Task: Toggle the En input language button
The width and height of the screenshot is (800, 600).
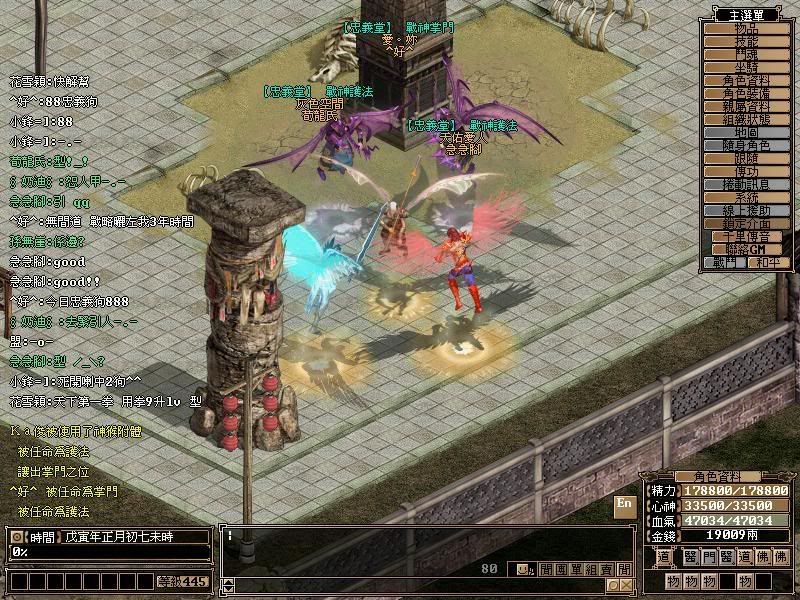Action: (x=625, y=504)
